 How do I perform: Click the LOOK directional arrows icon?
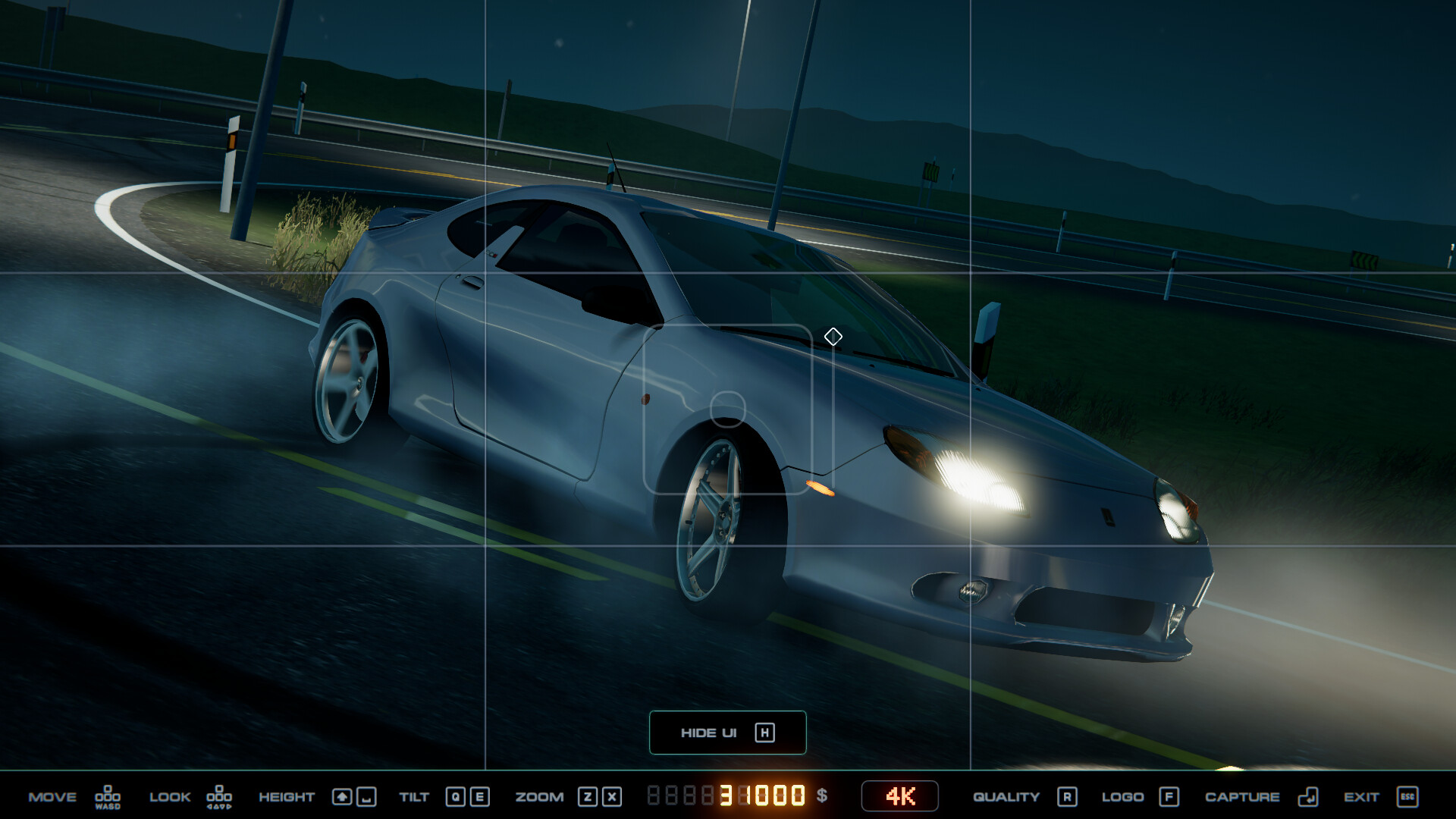click(x=220, y=796)
